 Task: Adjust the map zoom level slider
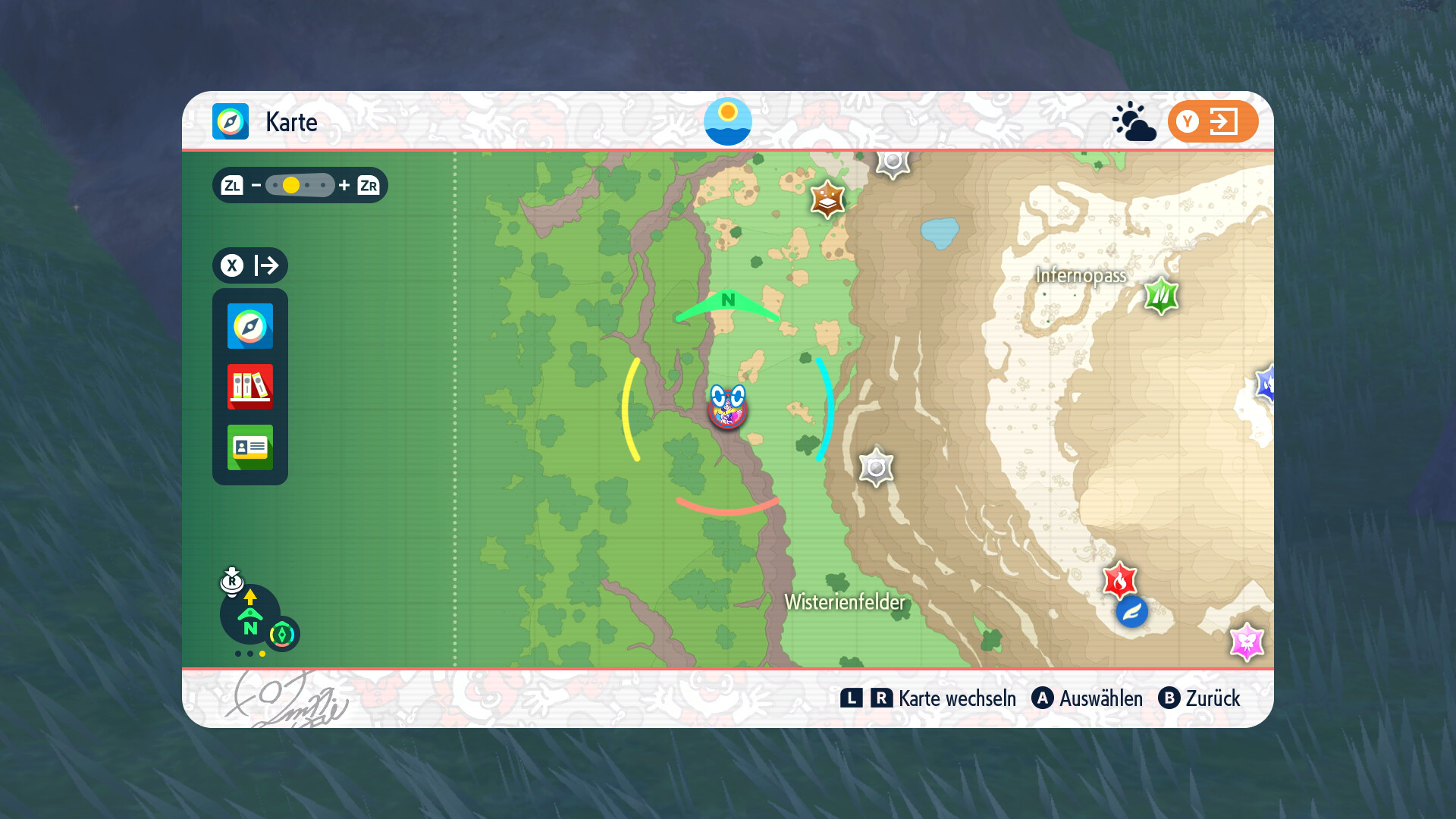point(300,185)
